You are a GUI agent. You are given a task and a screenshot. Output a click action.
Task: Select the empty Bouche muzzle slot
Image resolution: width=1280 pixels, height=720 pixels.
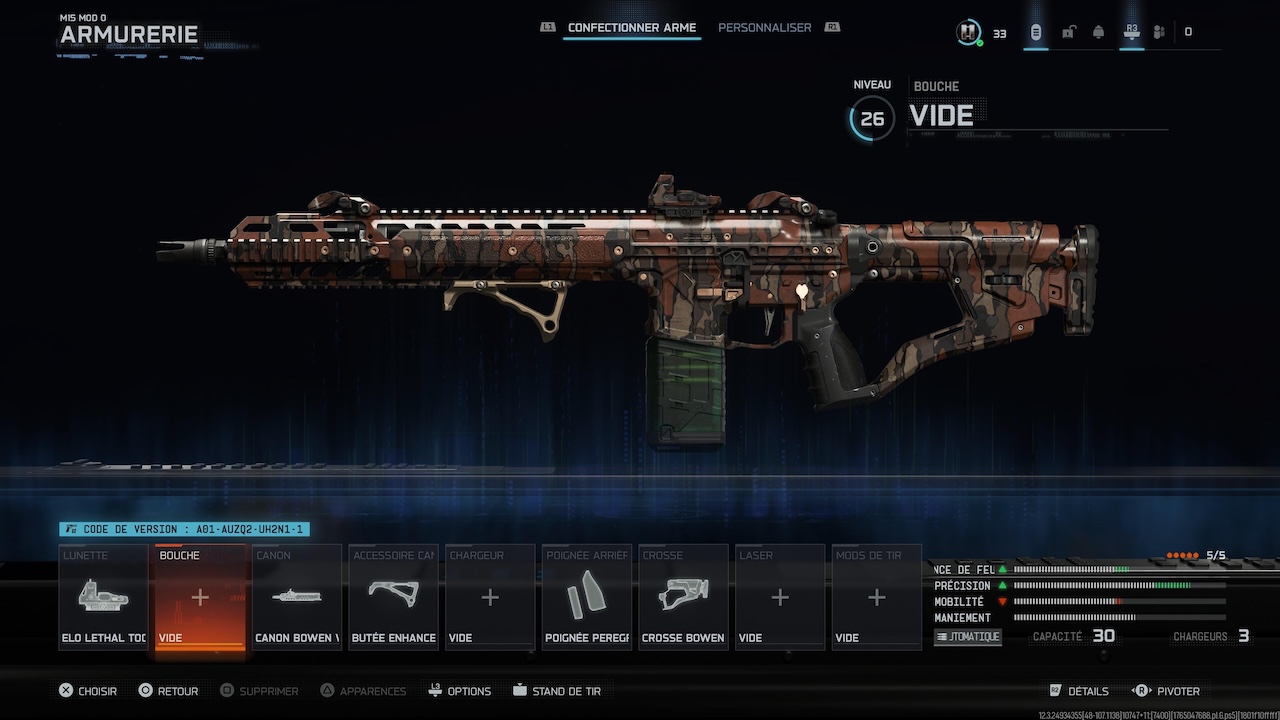tap(200, 597)
